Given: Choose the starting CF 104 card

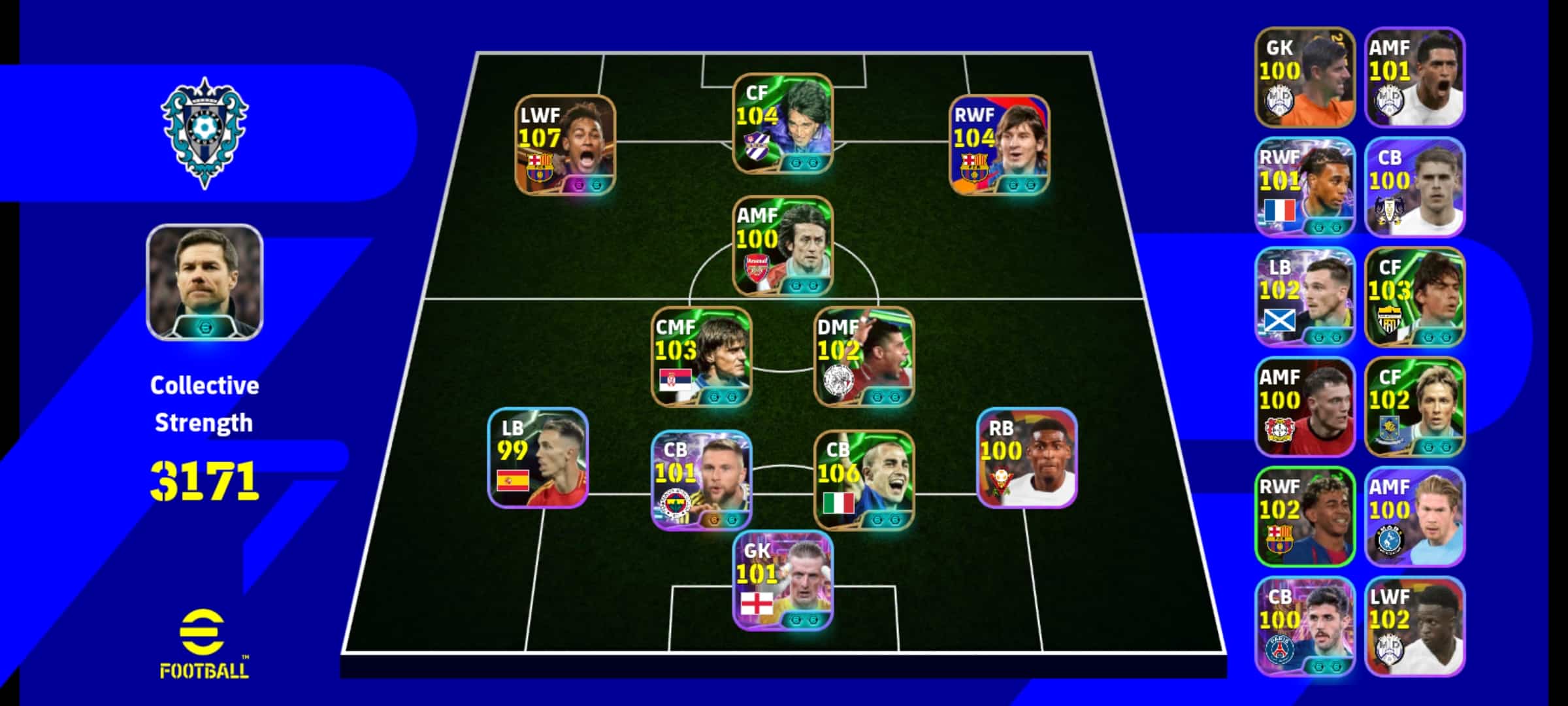Looking at the screenshot, I should pyautogui.click(x=783, y=124).
